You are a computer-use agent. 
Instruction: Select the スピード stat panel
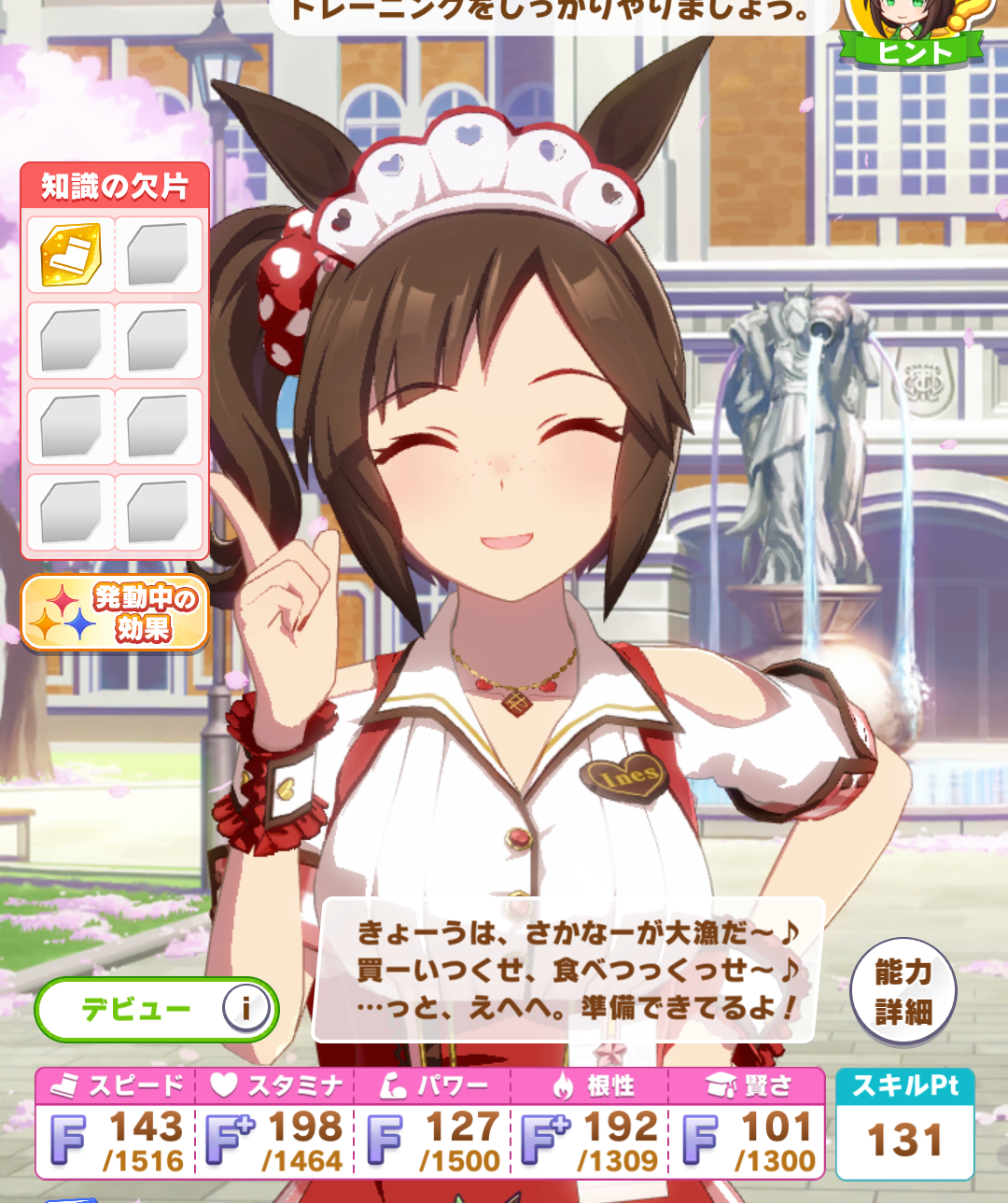(117, 1124)
